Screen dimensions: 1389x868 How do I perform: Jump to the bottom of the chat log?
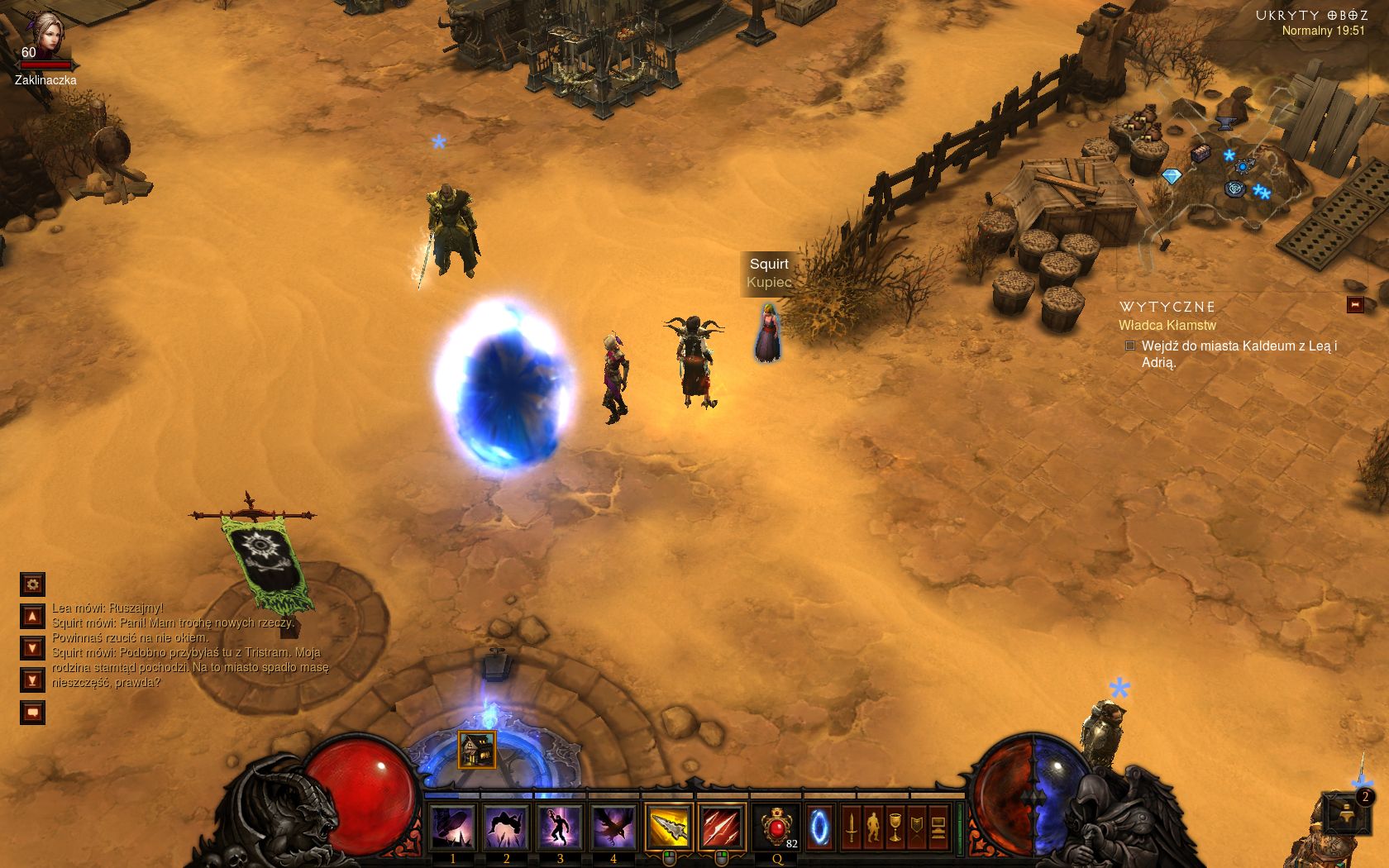32,680
